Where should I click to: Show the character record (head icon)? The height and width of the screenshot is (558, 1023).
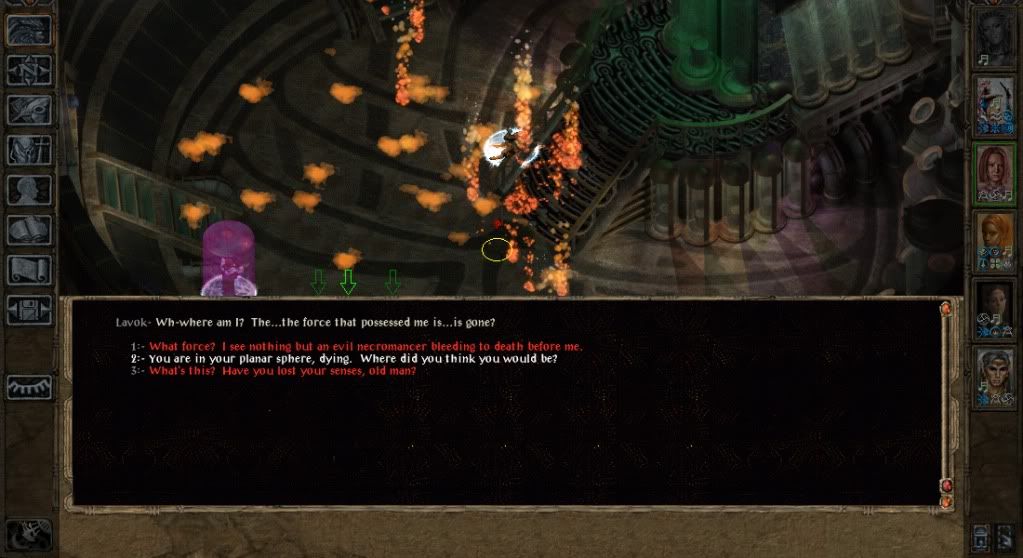click(x=29, y=190)
